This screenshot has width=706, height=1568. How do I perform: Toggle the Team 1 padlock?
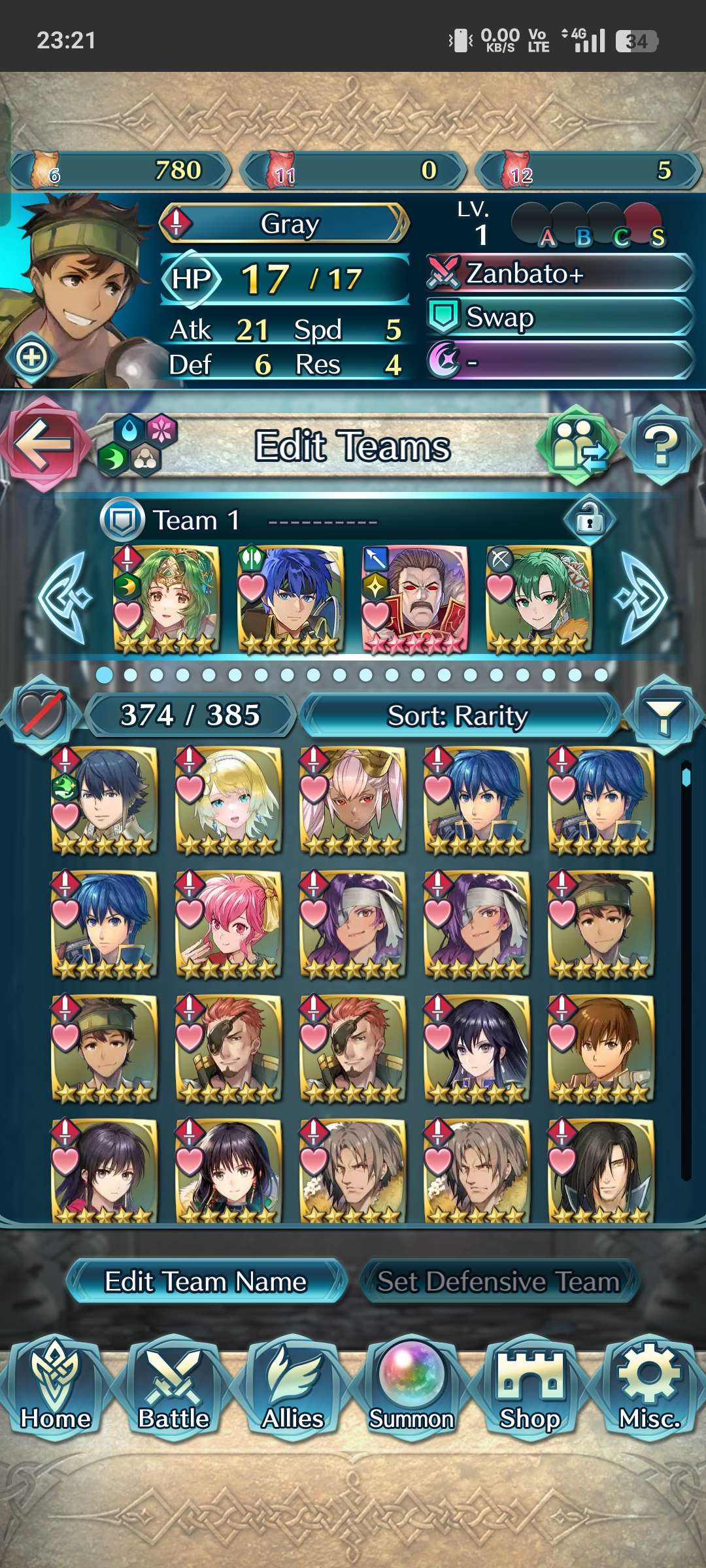coord(589,521)
